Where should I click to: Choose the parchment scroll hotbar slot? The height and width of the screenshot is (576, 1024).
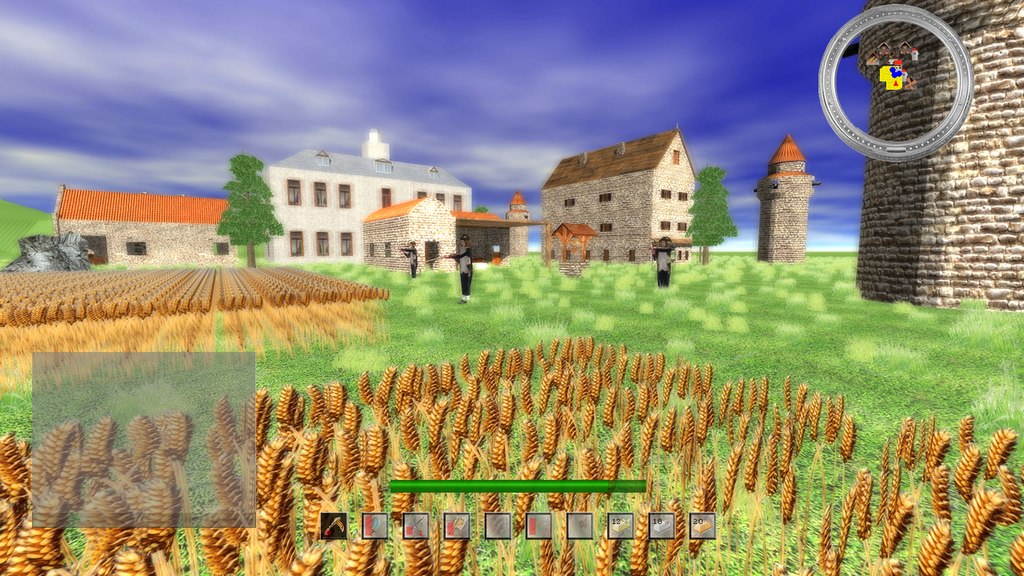457,526
